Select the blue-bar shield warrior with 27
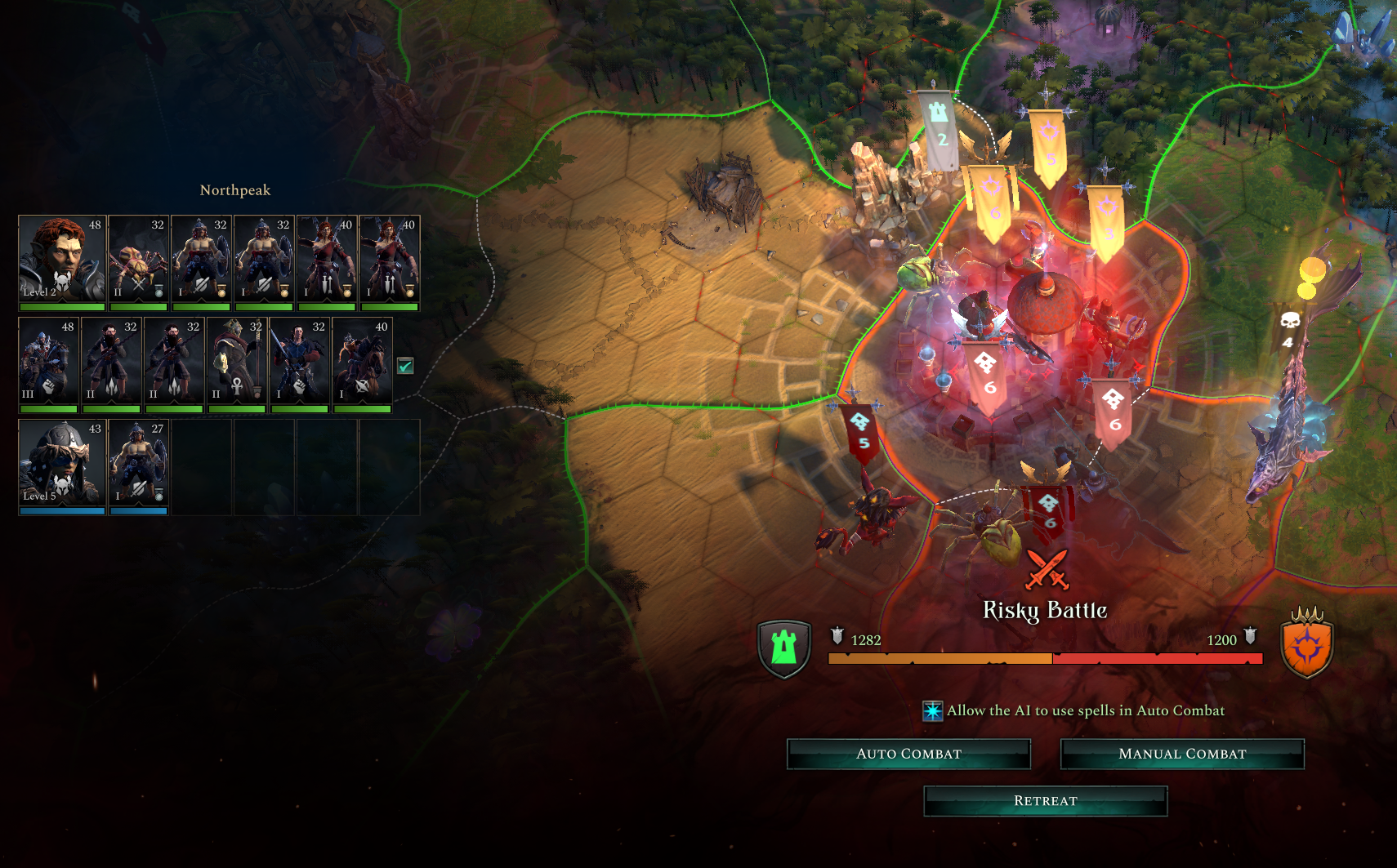Image resolution: width=1397 pixels, height=868 pixels. pos(138,465)
